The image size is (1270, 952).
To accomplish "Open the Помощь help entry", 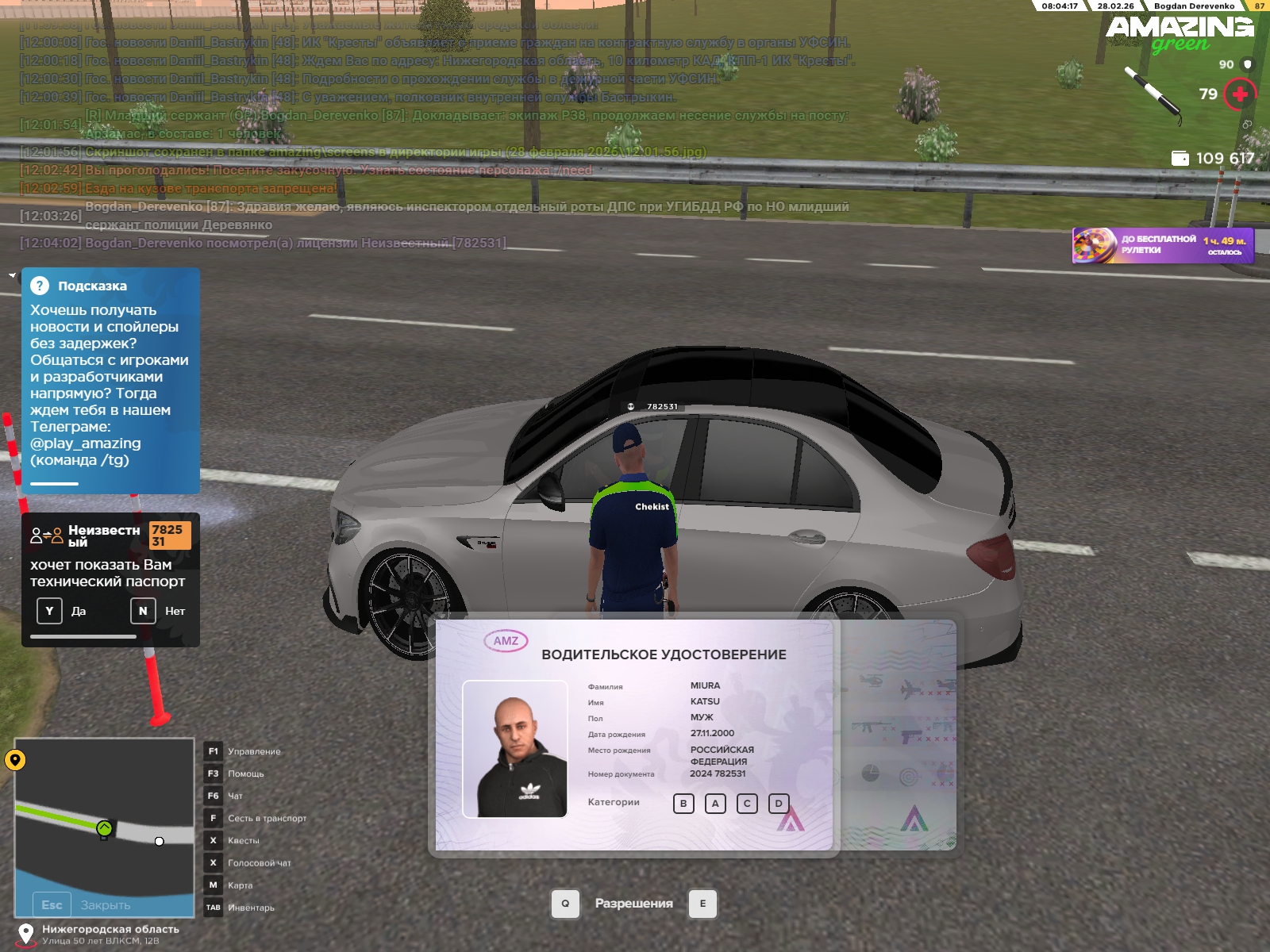I will click(213, 773).
